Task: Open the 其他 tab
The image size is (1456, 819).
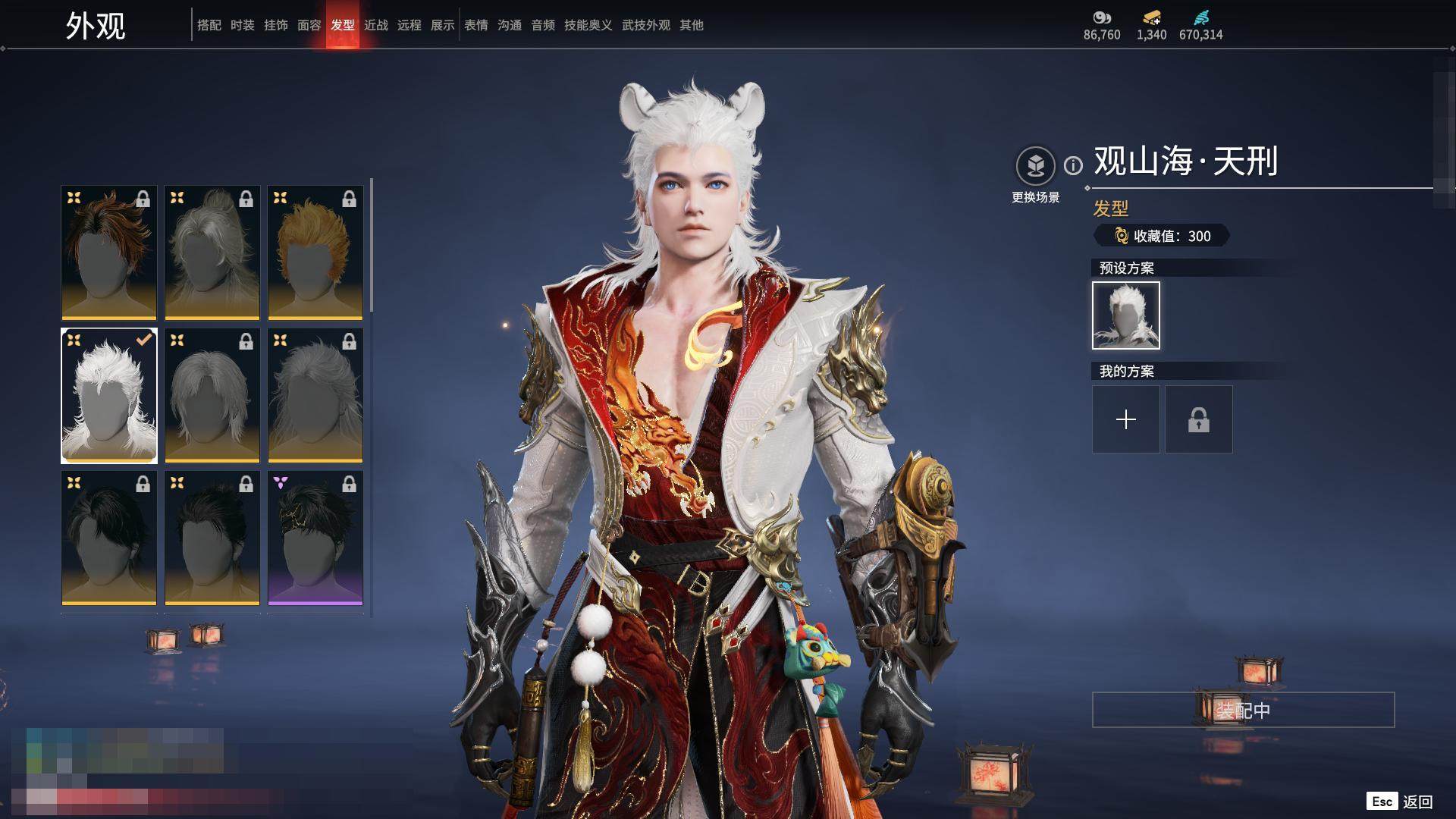Action: 691,25
